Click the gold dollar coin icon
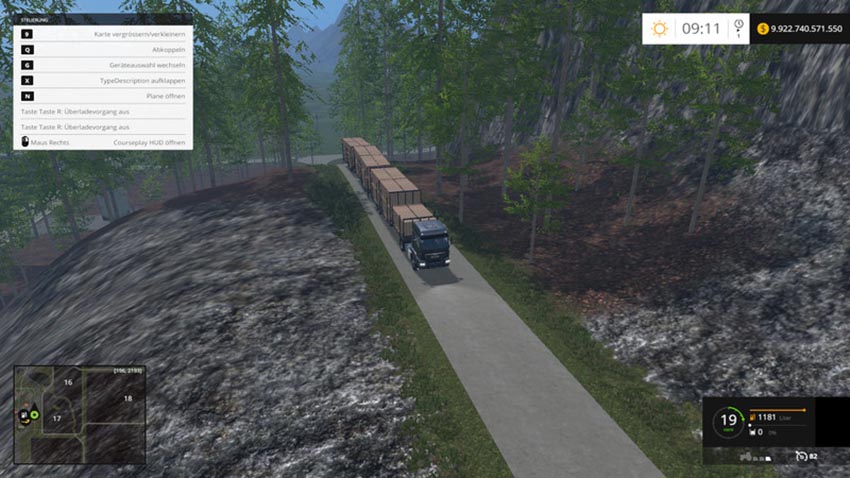 pos(763,28)
